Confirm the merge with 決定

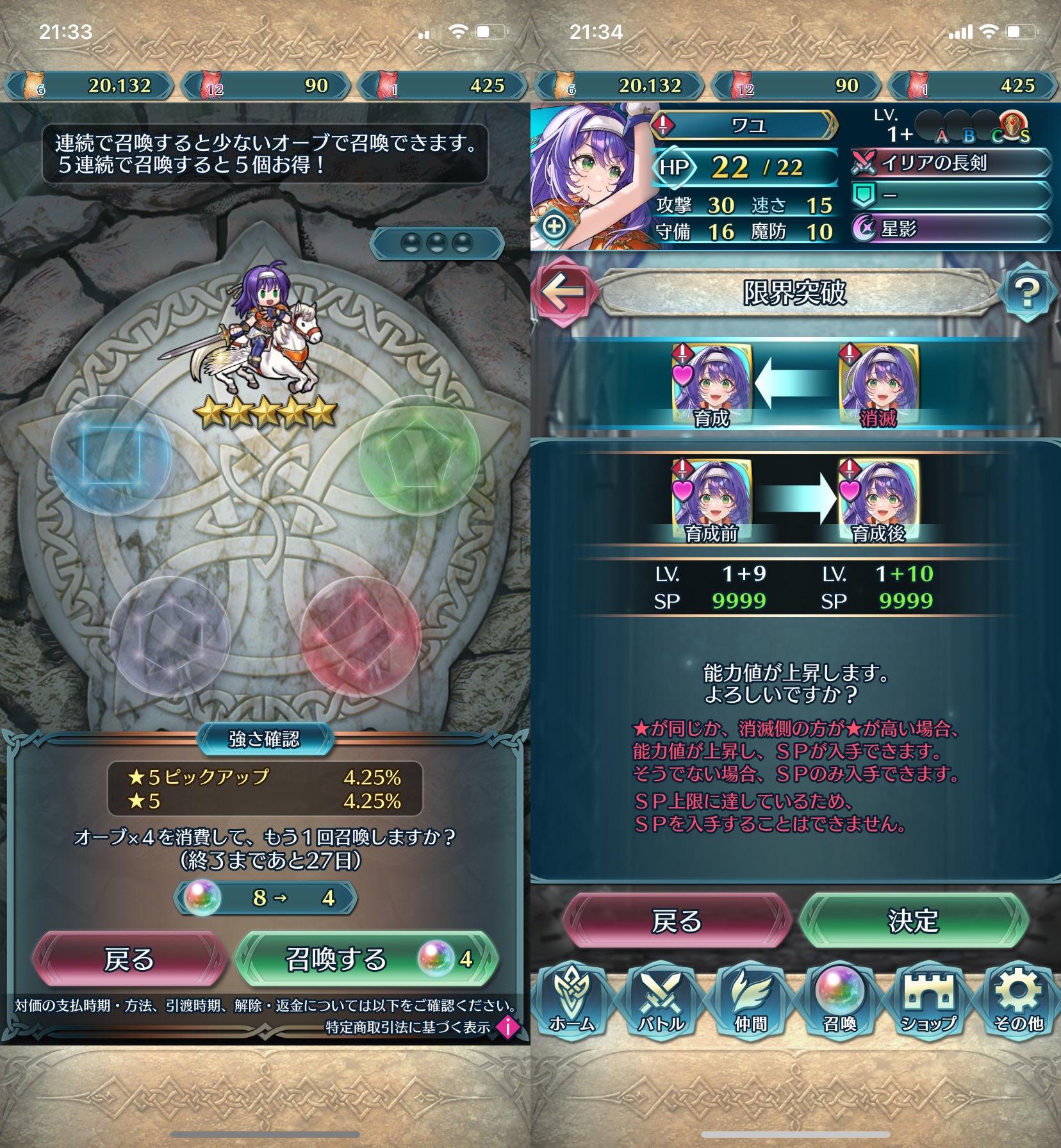[x=913, y=921]
